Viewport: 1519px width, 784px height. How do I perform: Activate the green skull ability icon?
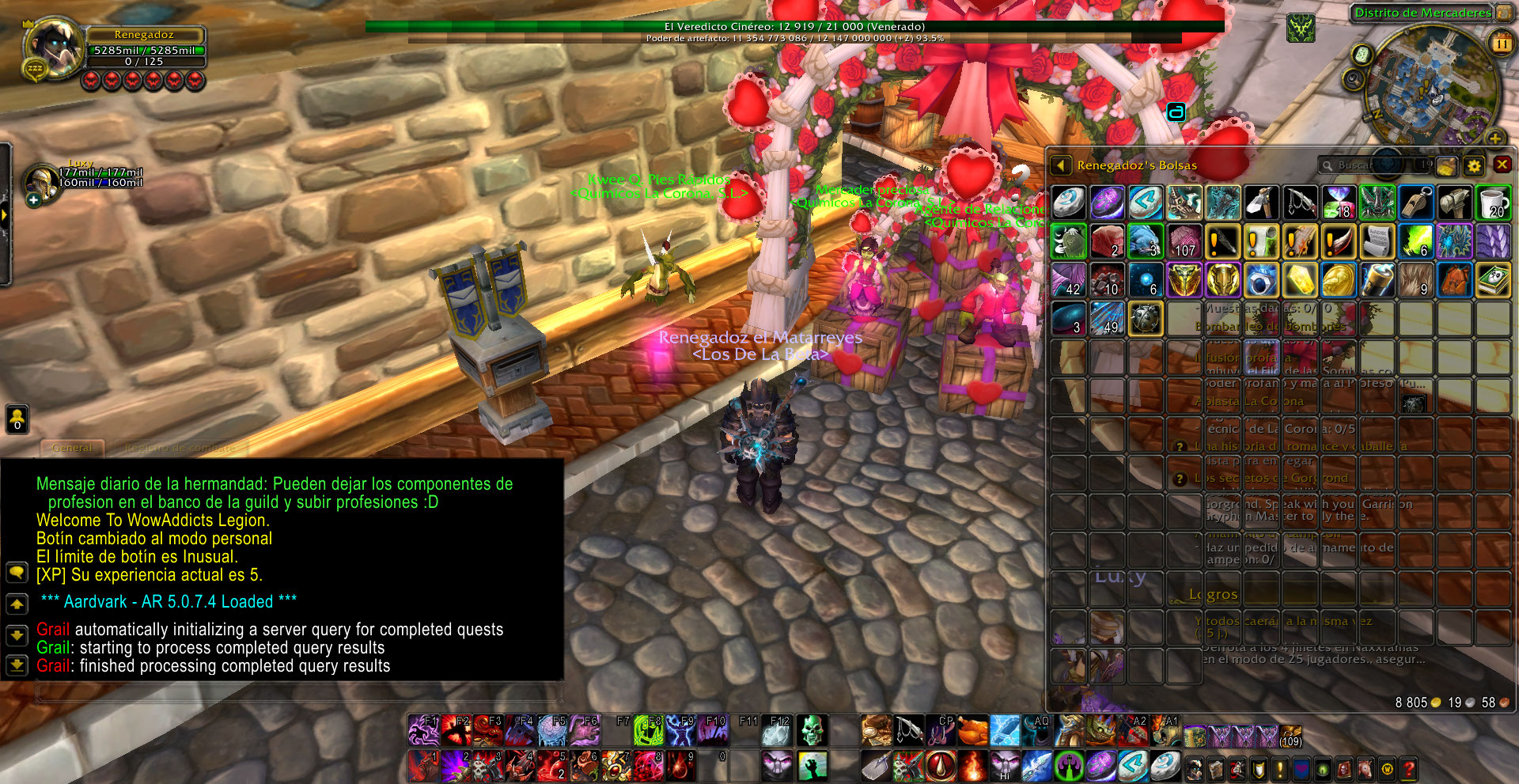(x=811, y=731)
